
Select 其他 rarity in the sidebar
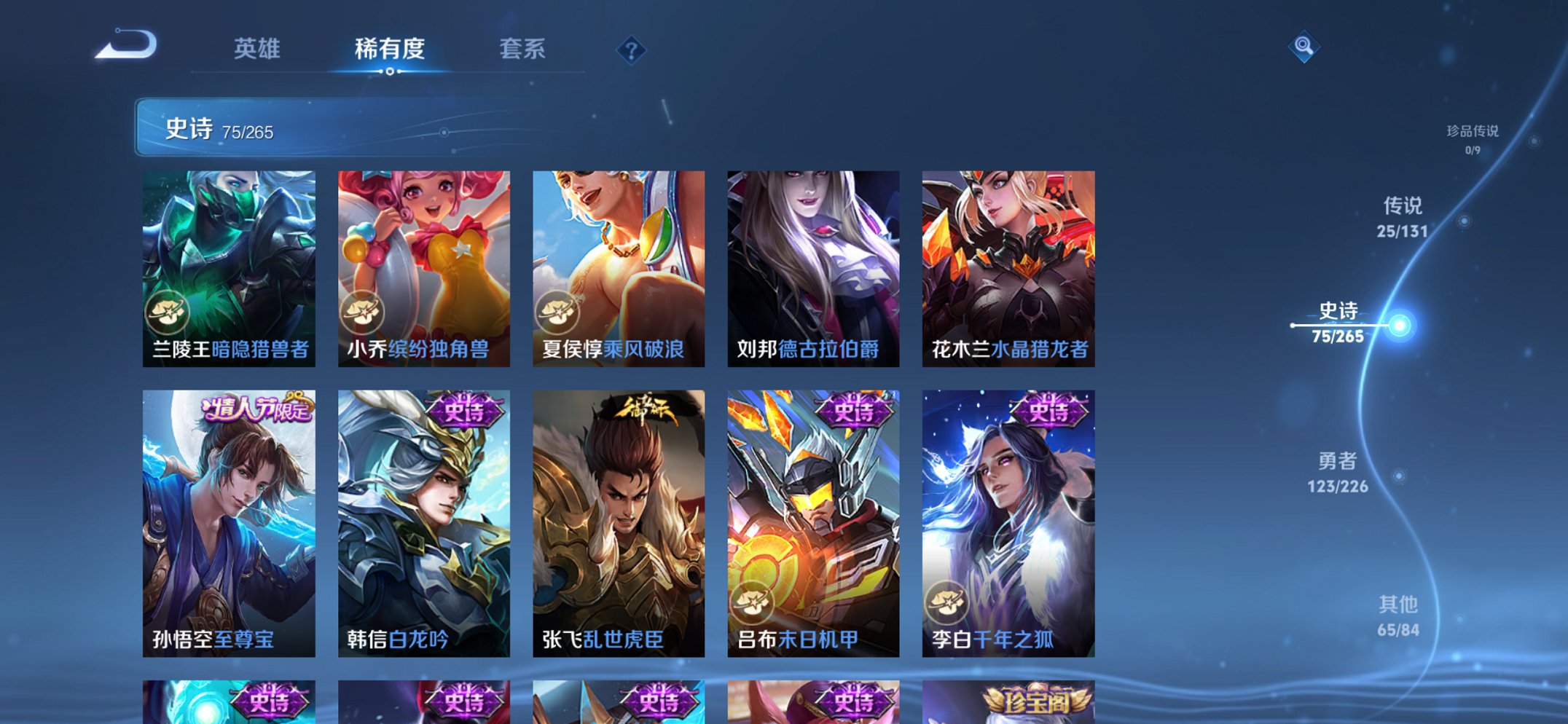pos(1400,605)
